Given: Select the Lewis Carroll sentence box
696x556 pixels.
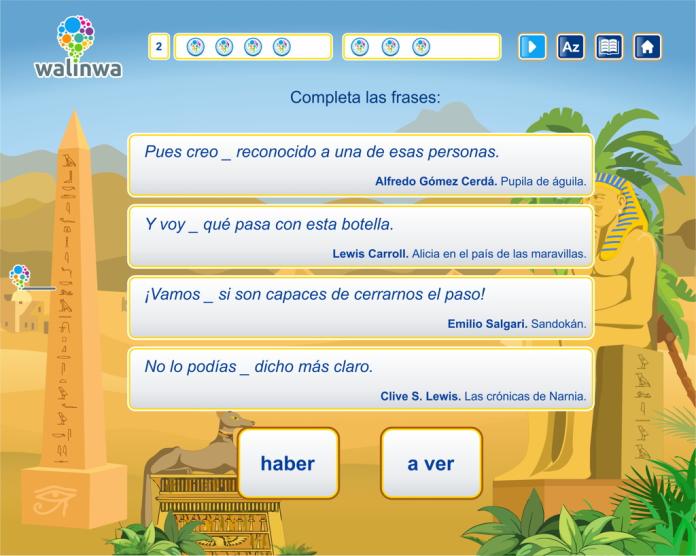Looking at the screenshot, I should click(x=360, y=237).
